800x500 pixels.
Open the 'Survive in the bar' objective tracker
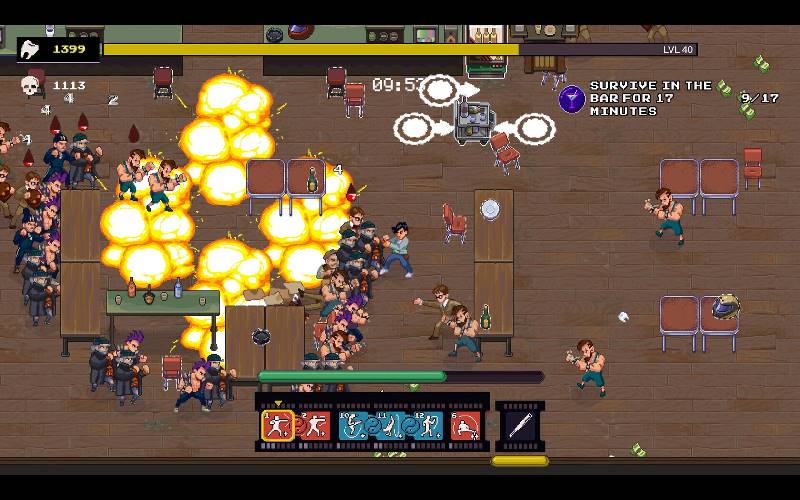tap(650, 98)
